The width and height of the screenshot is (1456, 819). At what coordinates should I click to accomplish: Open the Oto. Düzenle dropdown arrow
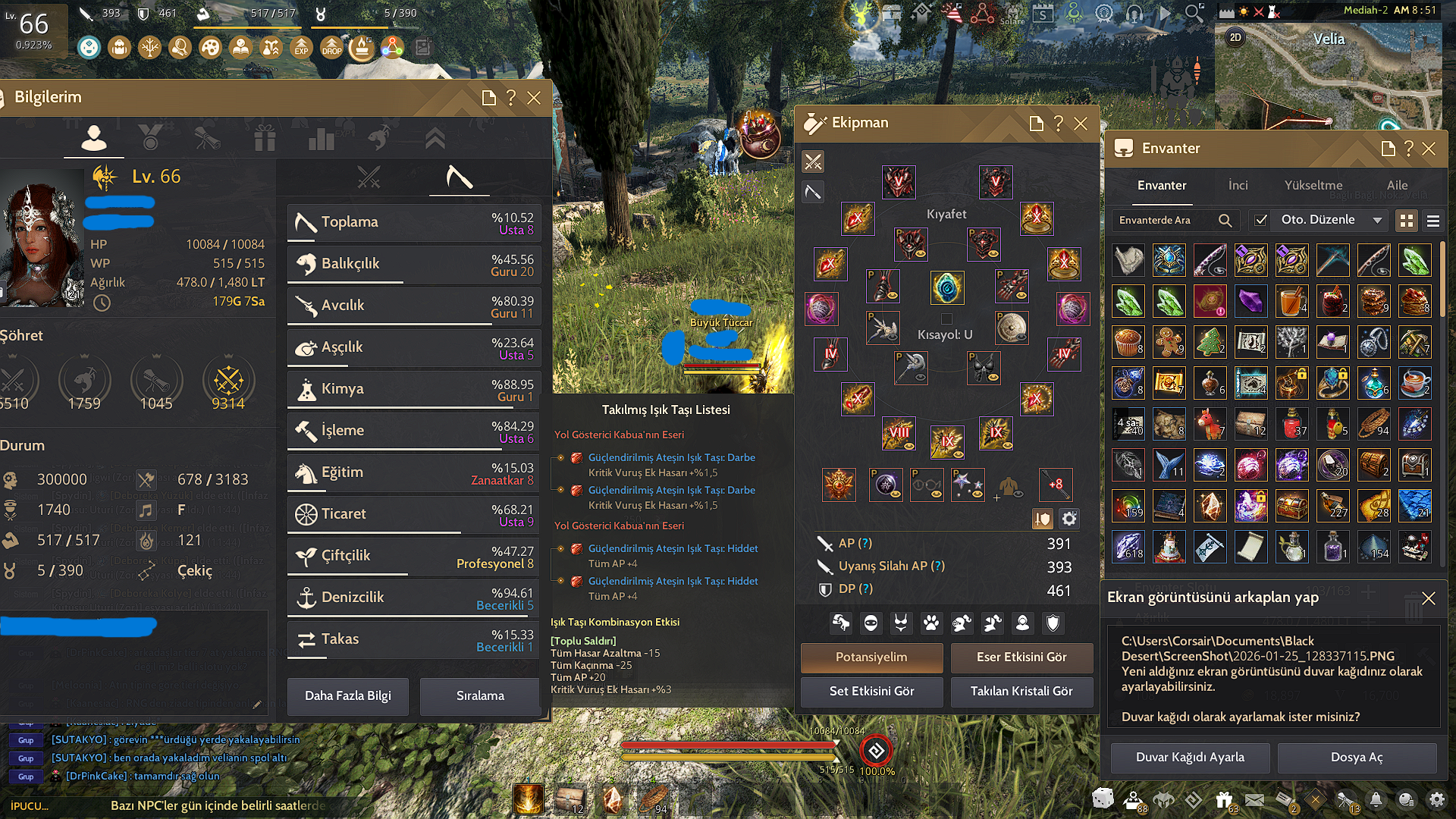point(1378,220)
